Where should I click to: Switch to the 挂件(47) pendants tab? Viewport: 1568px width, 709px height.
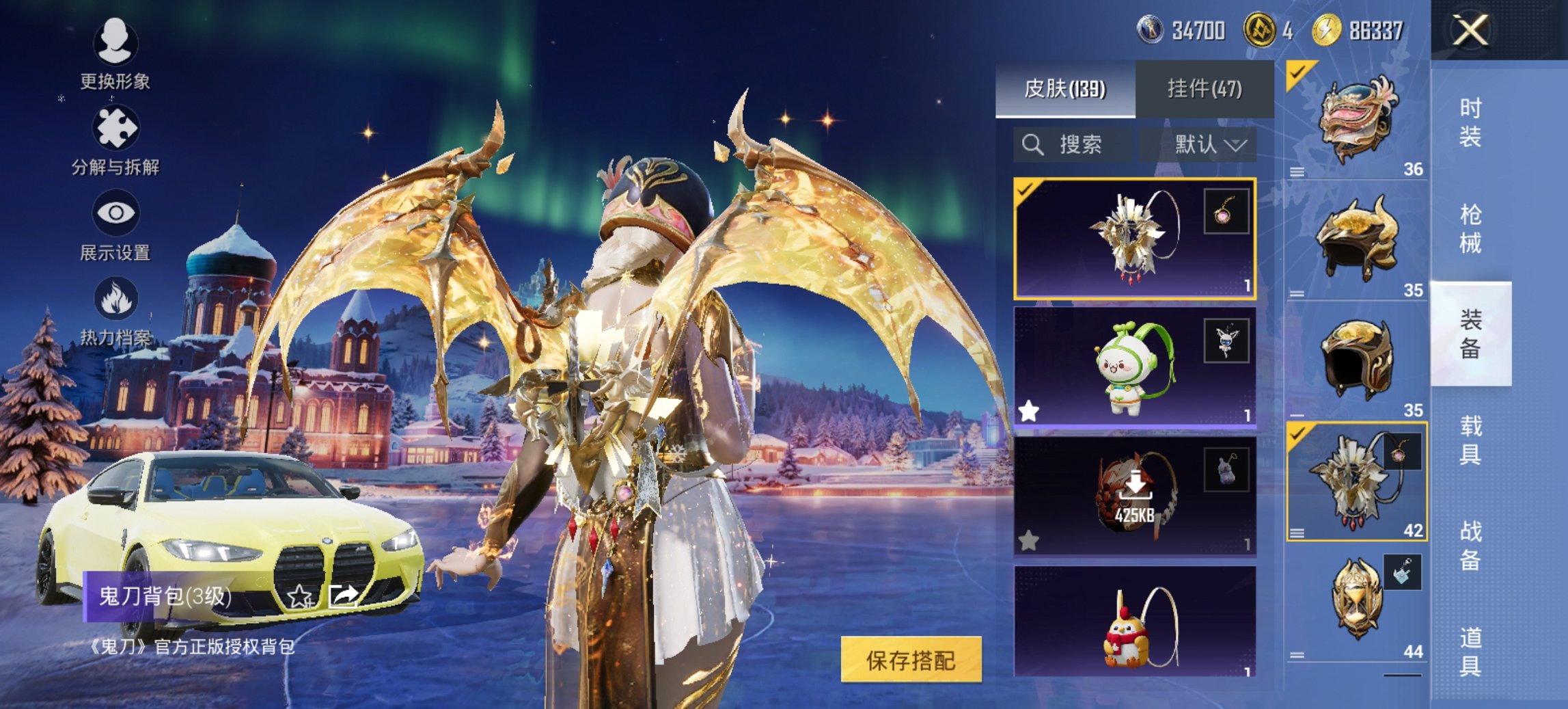coord(1205,89)
